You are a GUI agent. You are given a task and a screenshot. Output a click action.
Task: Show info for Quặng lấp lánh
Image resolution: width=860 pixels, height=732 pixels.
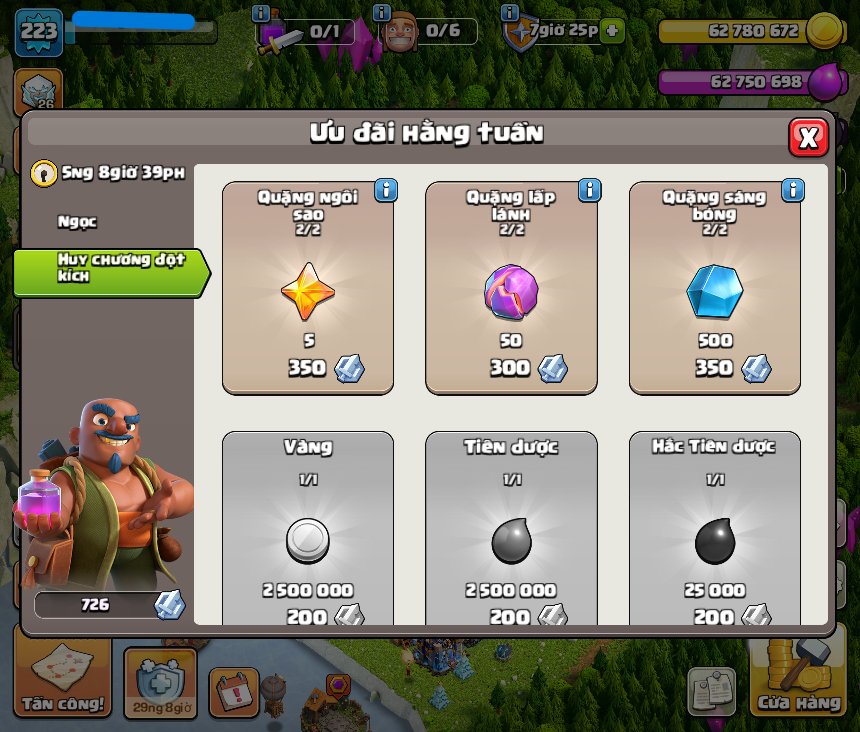click(590, 190)
